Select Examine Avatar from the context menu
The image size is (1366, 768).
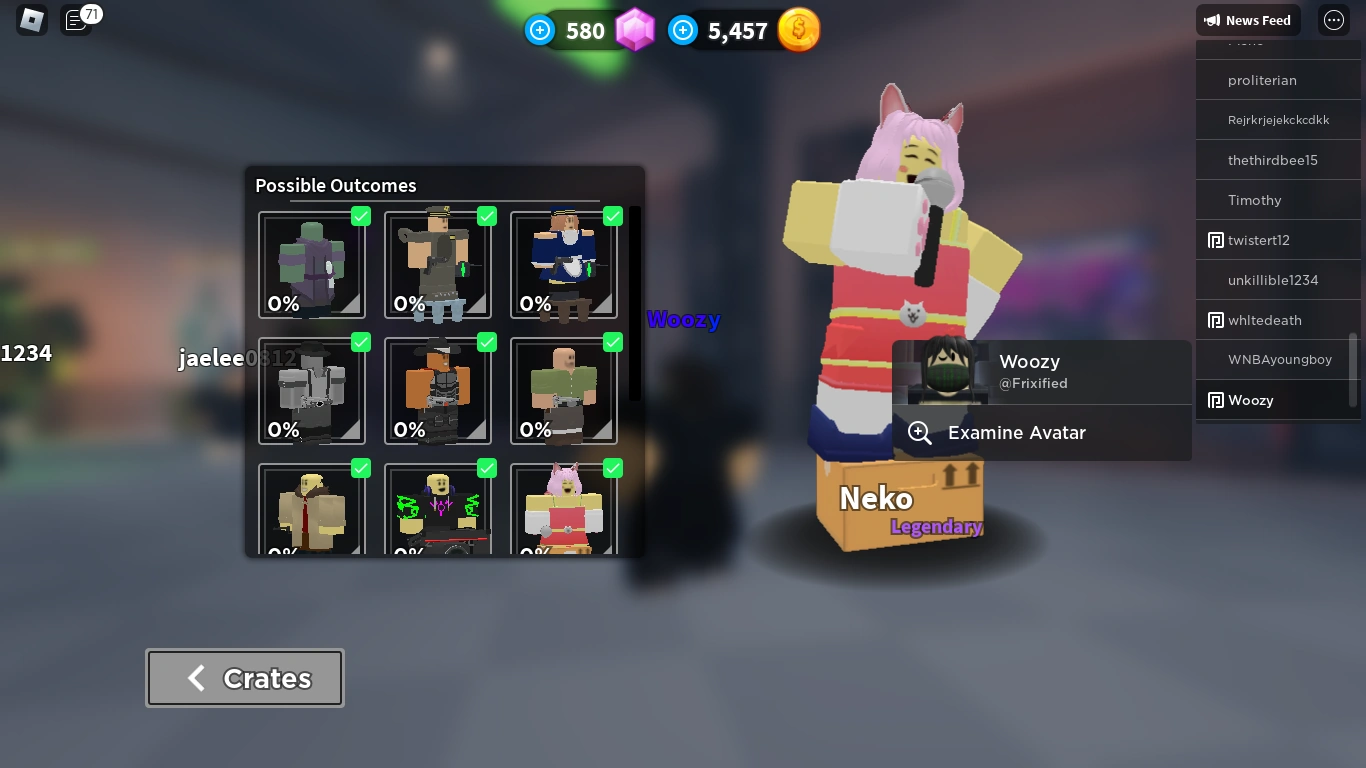(1016, 433)
